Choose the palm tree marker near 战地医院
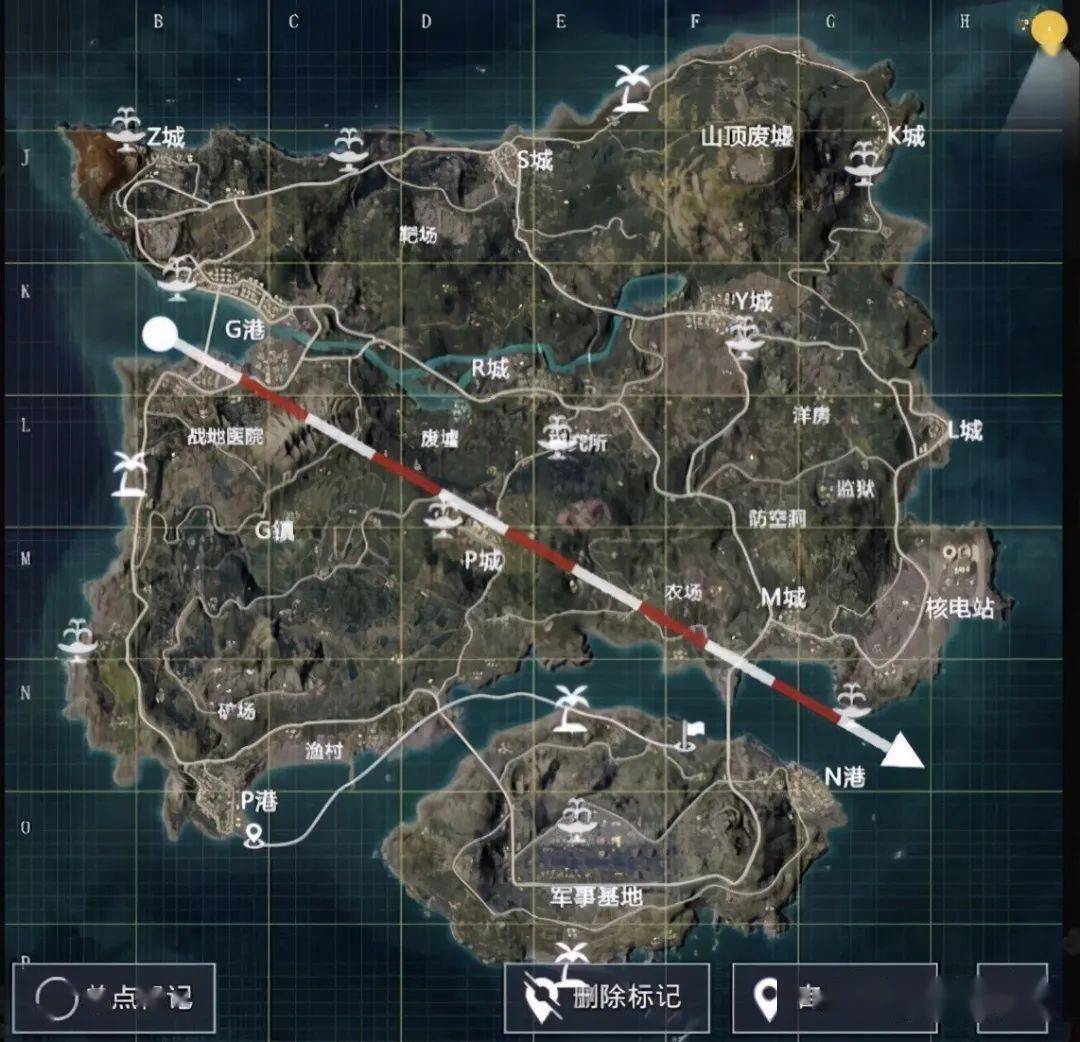This screenshot has height=1042, width=1080. pyautogui.click(x=129, y=472)
